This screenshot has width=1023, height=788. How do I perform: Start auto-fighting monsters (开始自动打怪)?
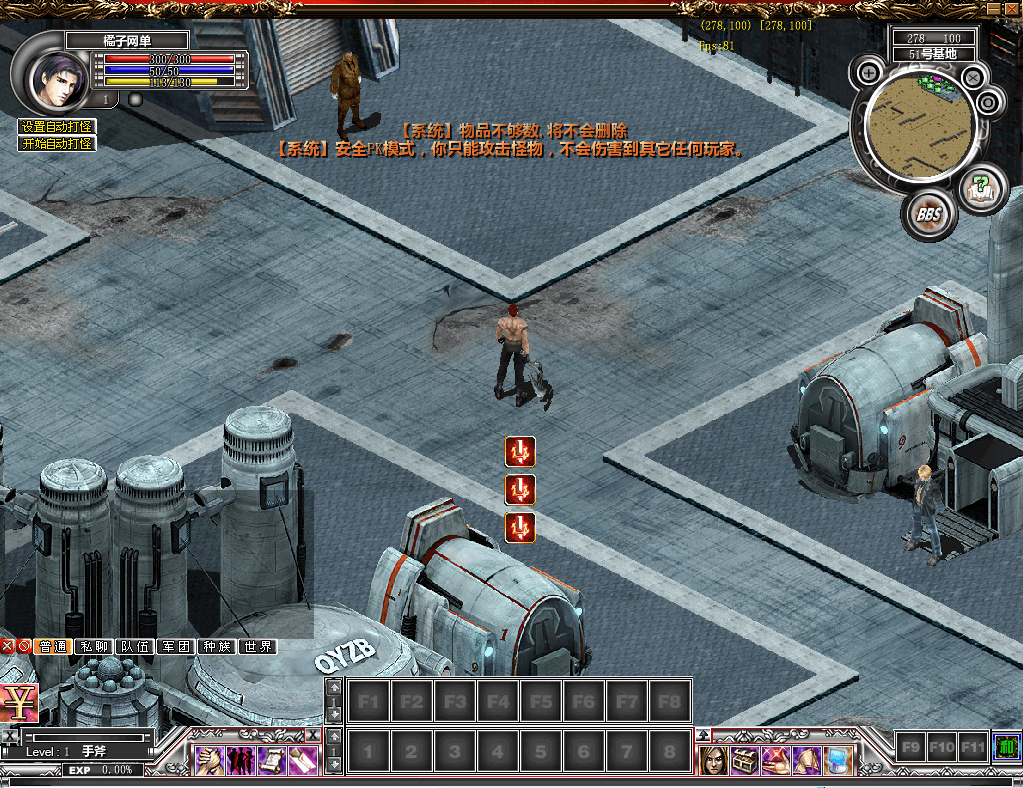57,143
